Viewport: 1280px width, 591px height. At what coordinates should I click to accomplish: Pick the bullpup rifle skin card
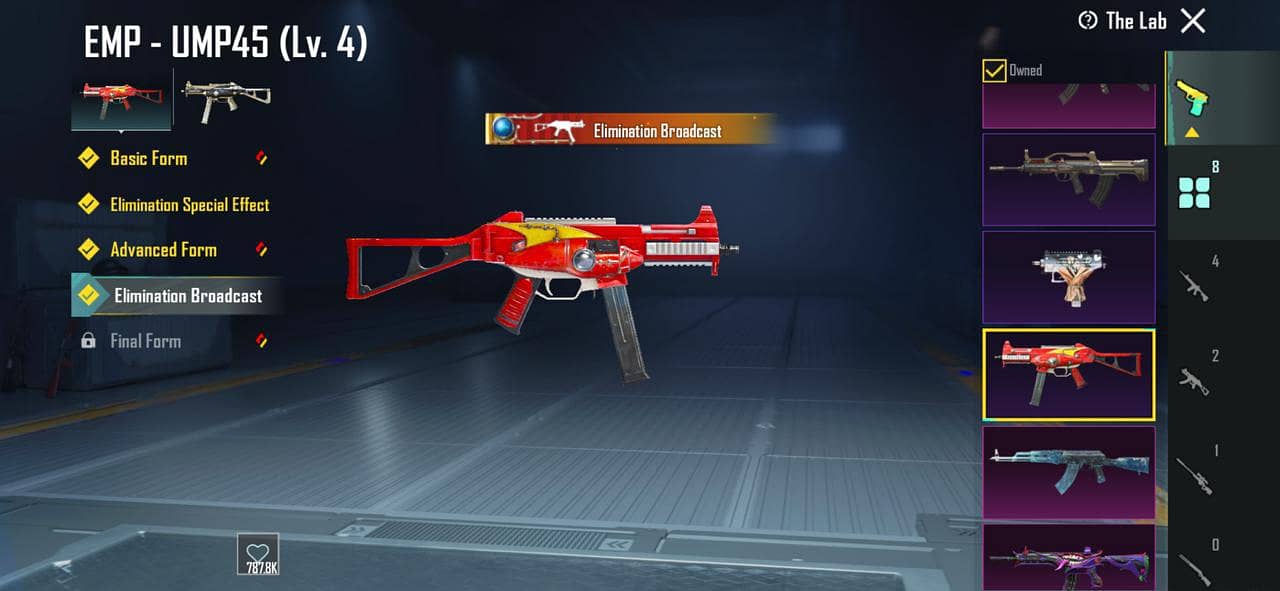pos(1068,180)
